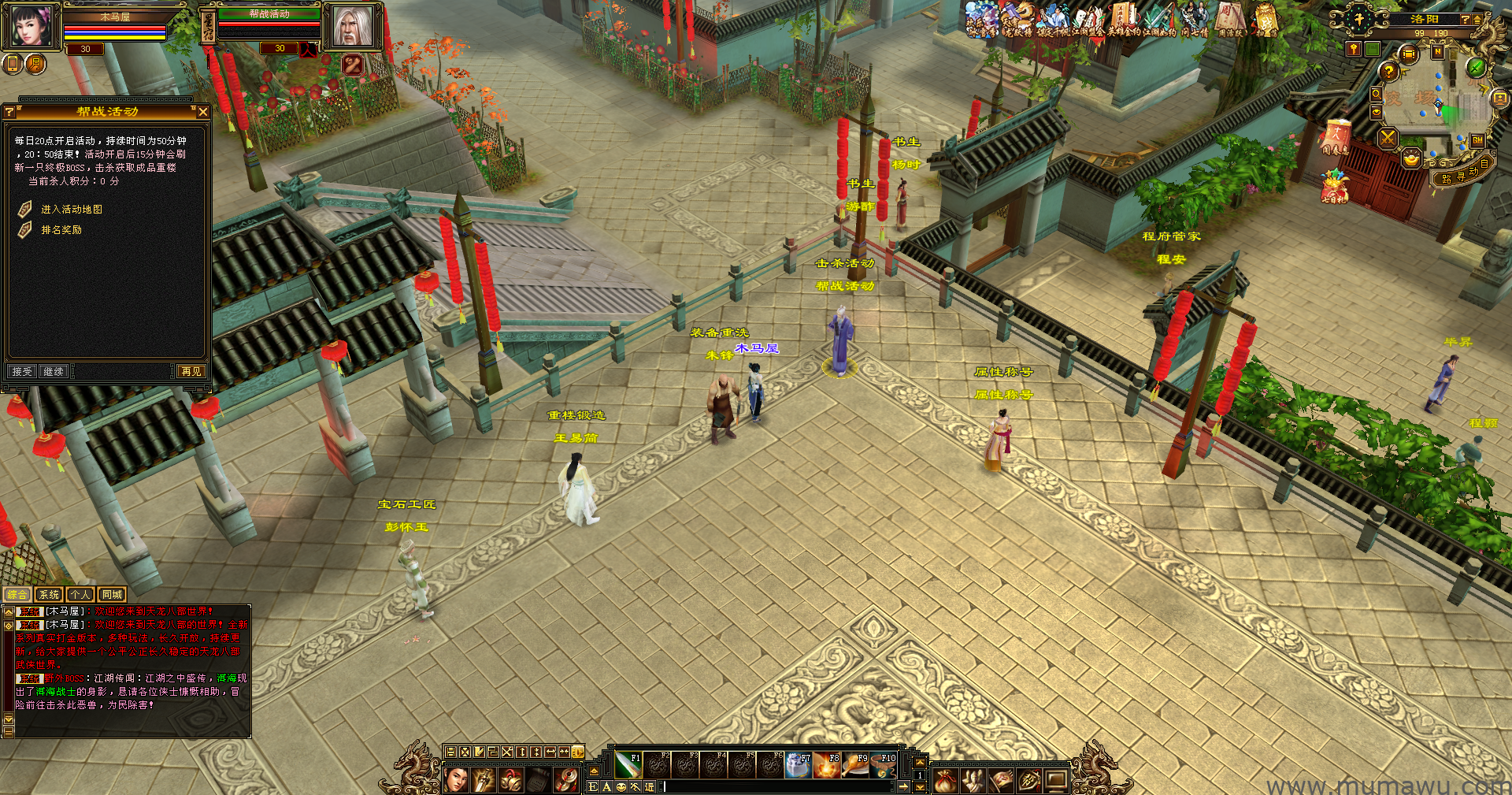This screenshot has height=795, width=1512.
Task: Open the GM button beside the minimap
Action: (1477, 140)
